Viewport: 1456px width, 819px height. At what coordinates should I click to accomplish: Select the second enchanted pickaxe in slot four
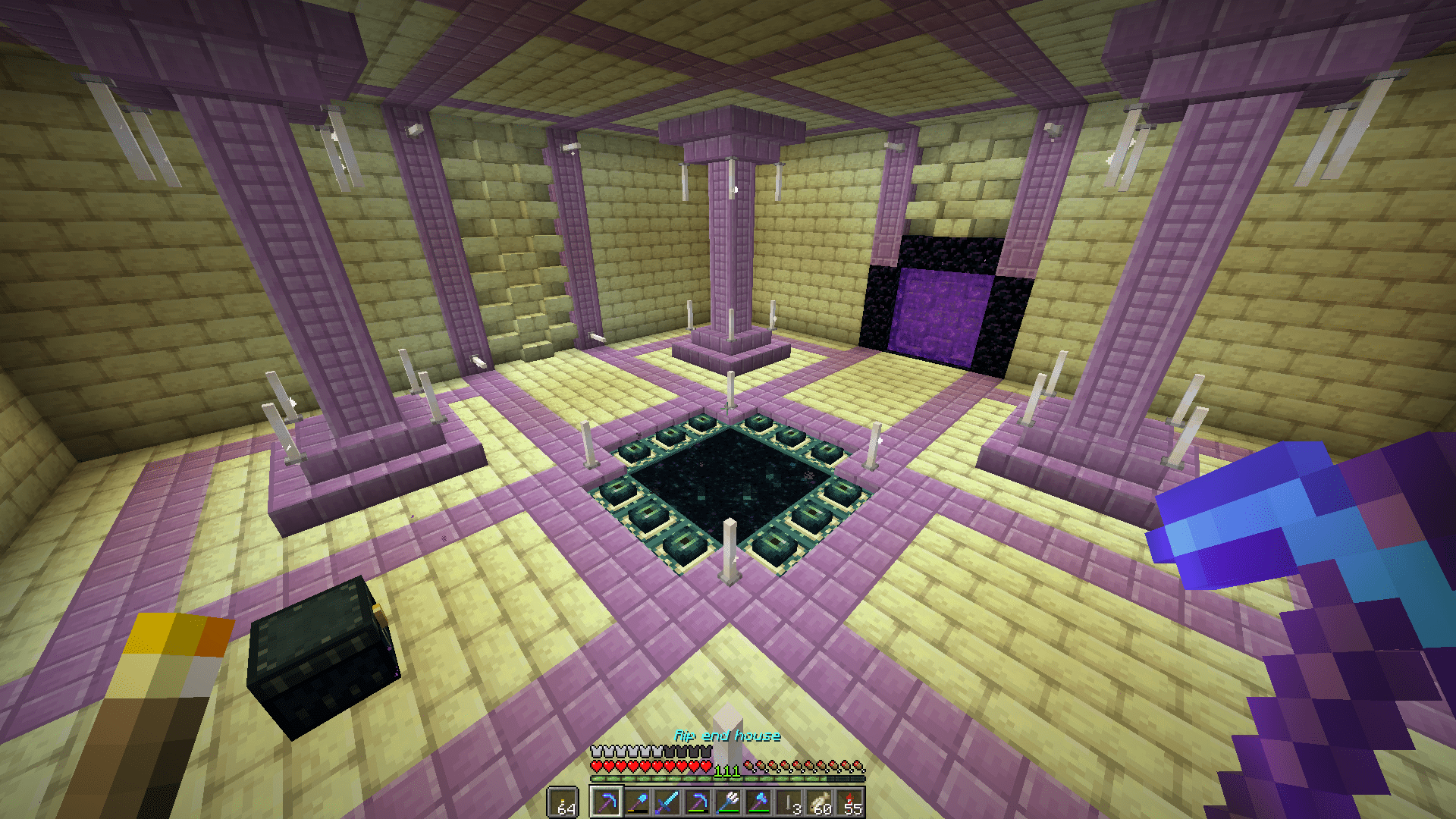point(696,802)
